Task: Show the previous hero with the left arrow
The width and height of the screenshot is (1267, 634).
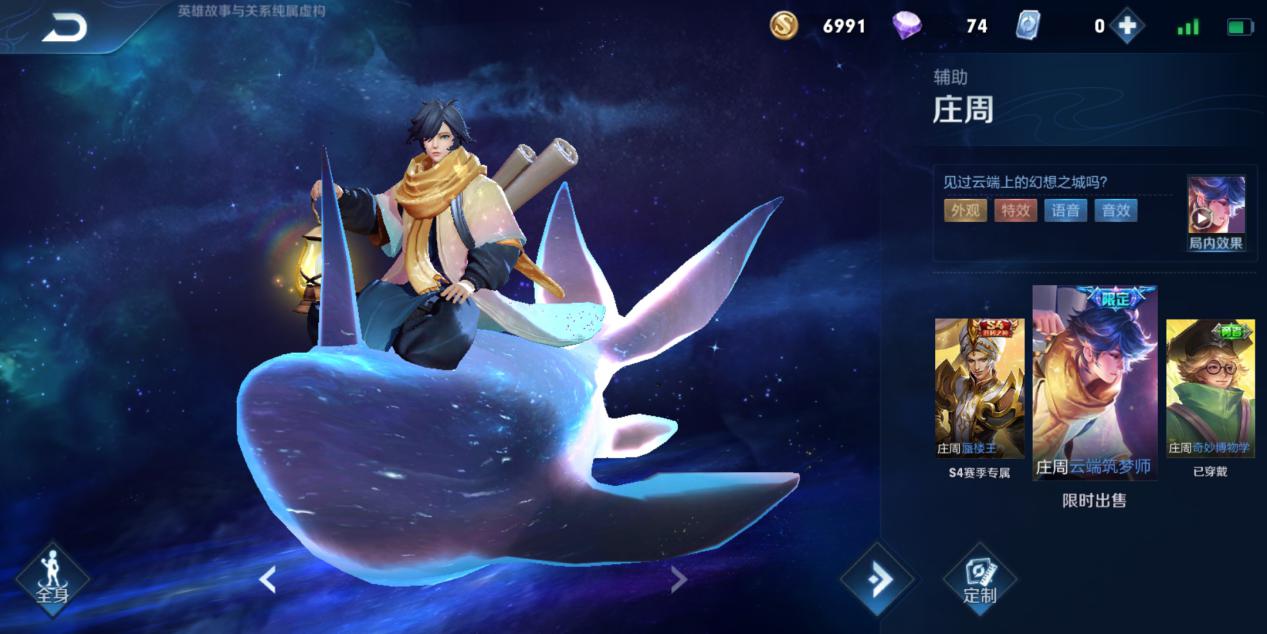Action: pos(267,579)
